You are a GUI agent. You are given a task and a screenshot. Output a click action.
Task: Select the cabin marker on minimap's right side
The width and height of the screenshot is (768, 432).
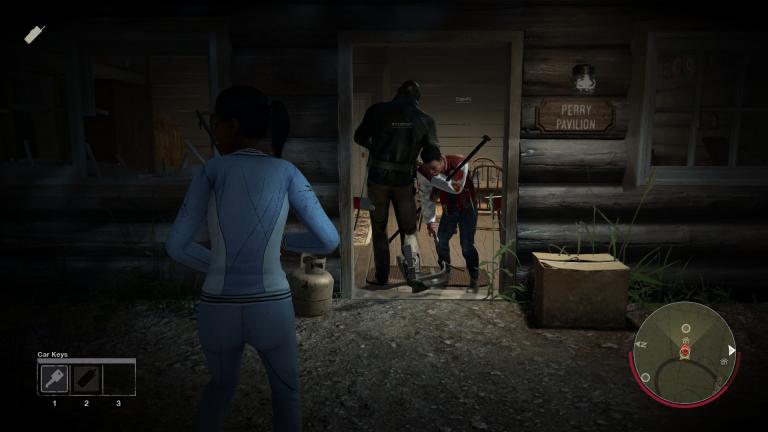721,361
